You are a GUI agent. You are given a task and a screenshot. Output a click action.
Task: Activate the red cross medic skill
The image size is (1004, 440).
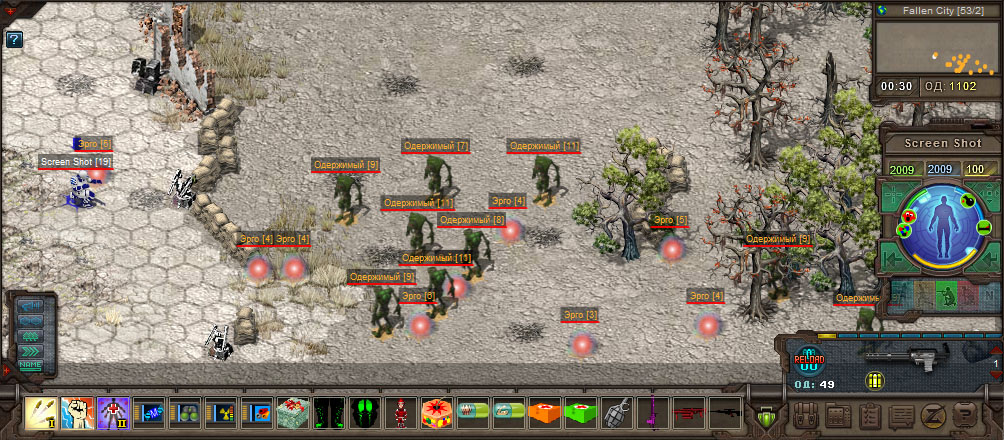[113, 412]
